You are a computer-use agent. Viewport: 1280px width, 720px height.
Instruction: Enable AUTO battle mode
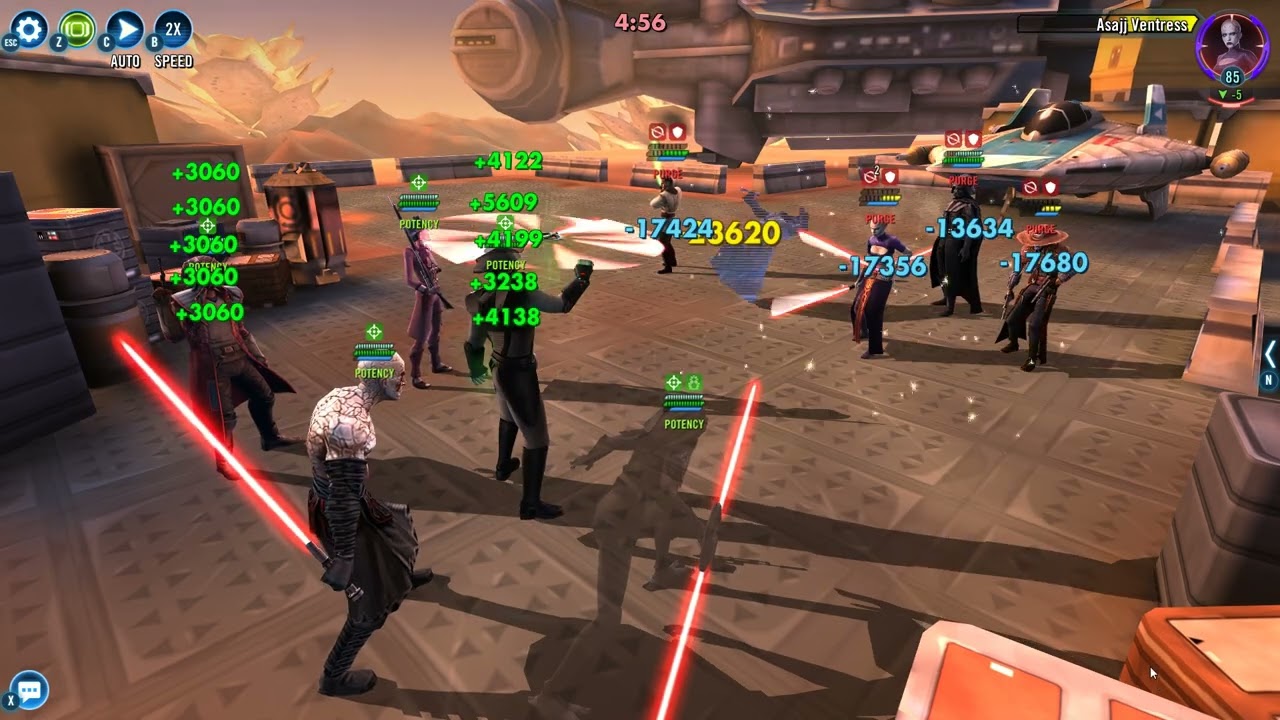pos(125,29)
